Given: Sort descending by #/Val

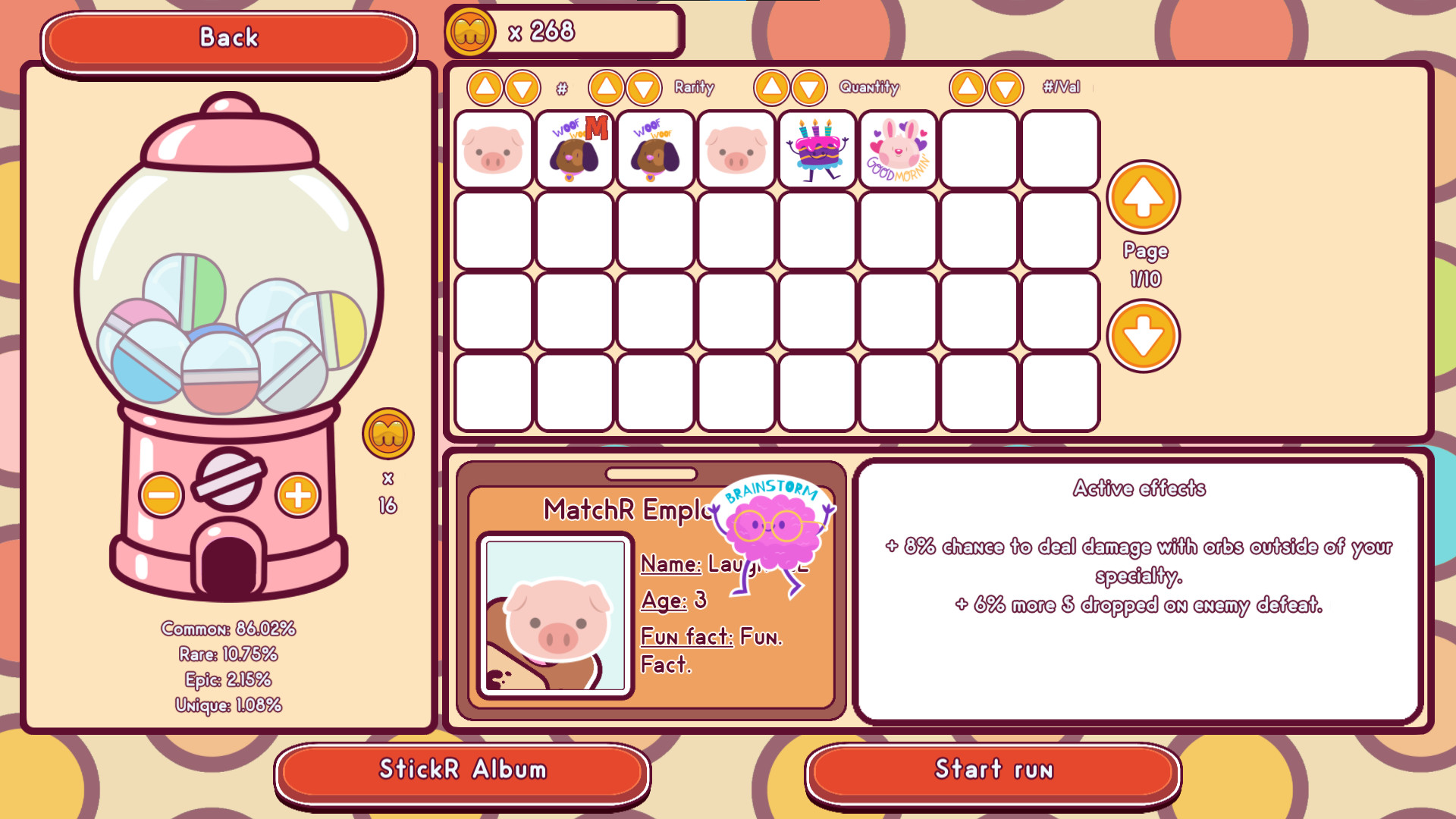Looking at the screenshot, I should pyautogui.click(x=1006, y=87).
